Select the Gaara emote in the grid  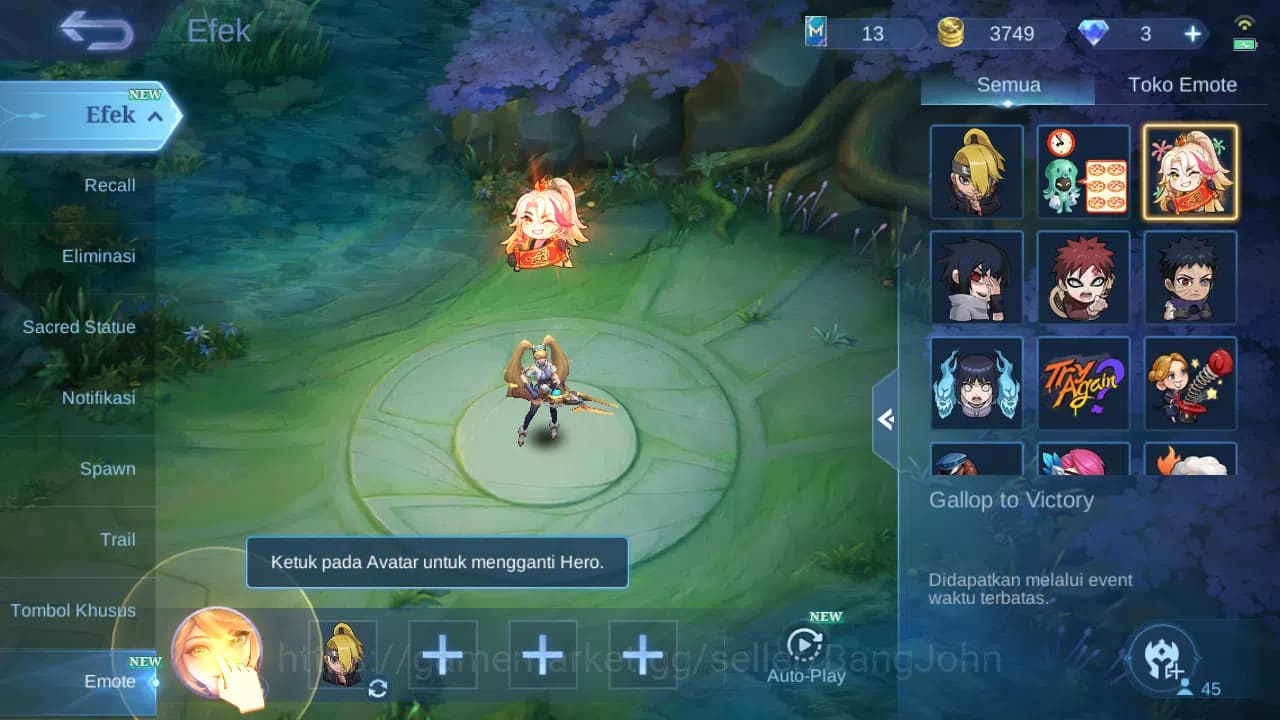pos(1083,277)
